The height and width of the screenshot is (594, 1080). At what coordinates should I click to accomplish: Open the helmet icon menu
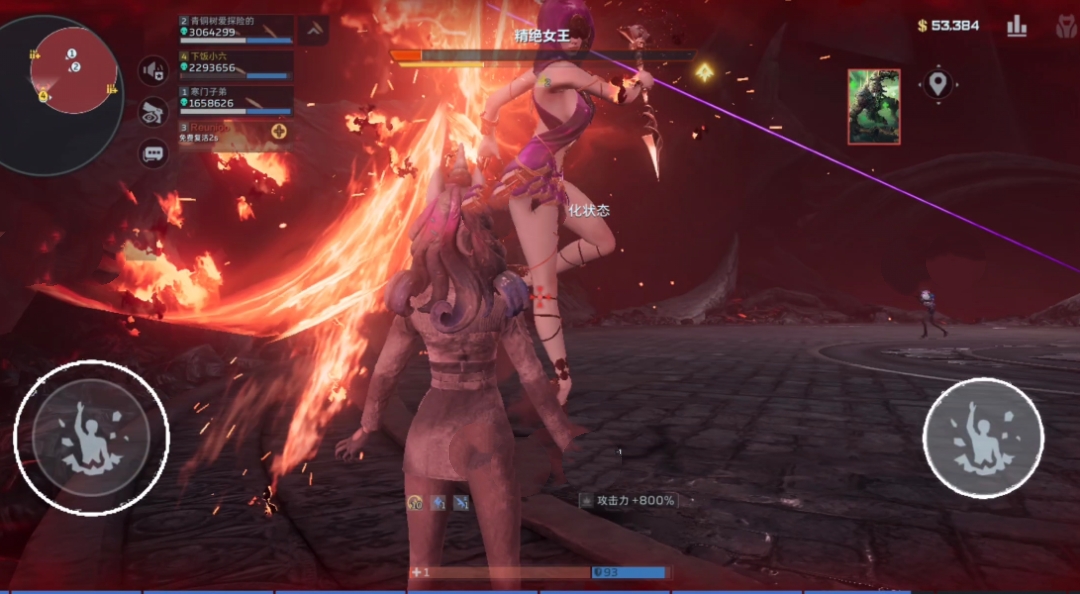1066,27
